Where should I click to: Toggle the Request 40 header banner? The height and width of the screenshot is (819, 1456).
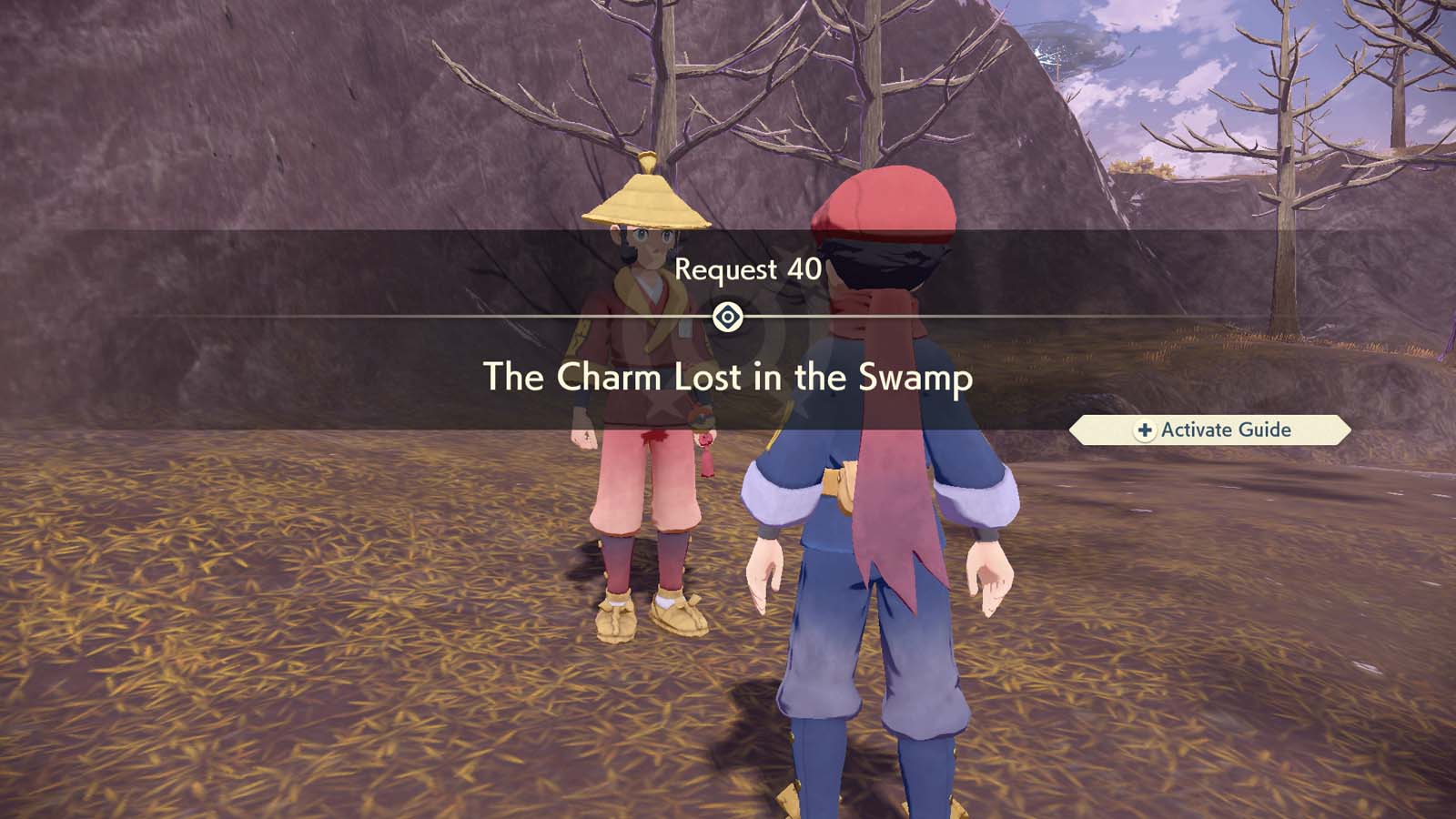pos(748,270)
